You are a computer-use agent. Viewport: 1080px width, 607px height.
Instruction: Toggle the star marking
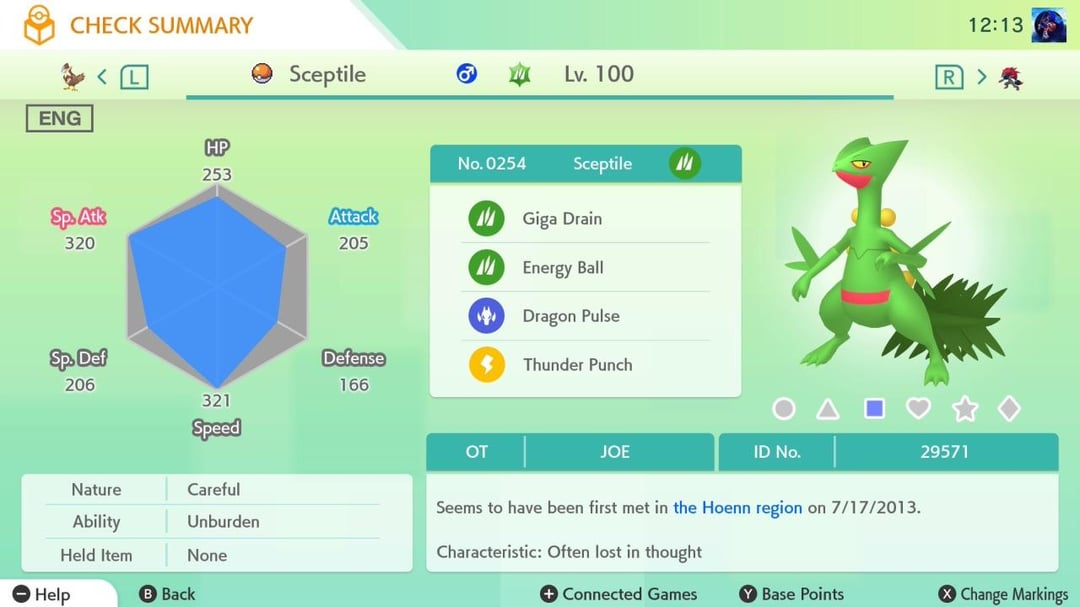coord(964,409)
